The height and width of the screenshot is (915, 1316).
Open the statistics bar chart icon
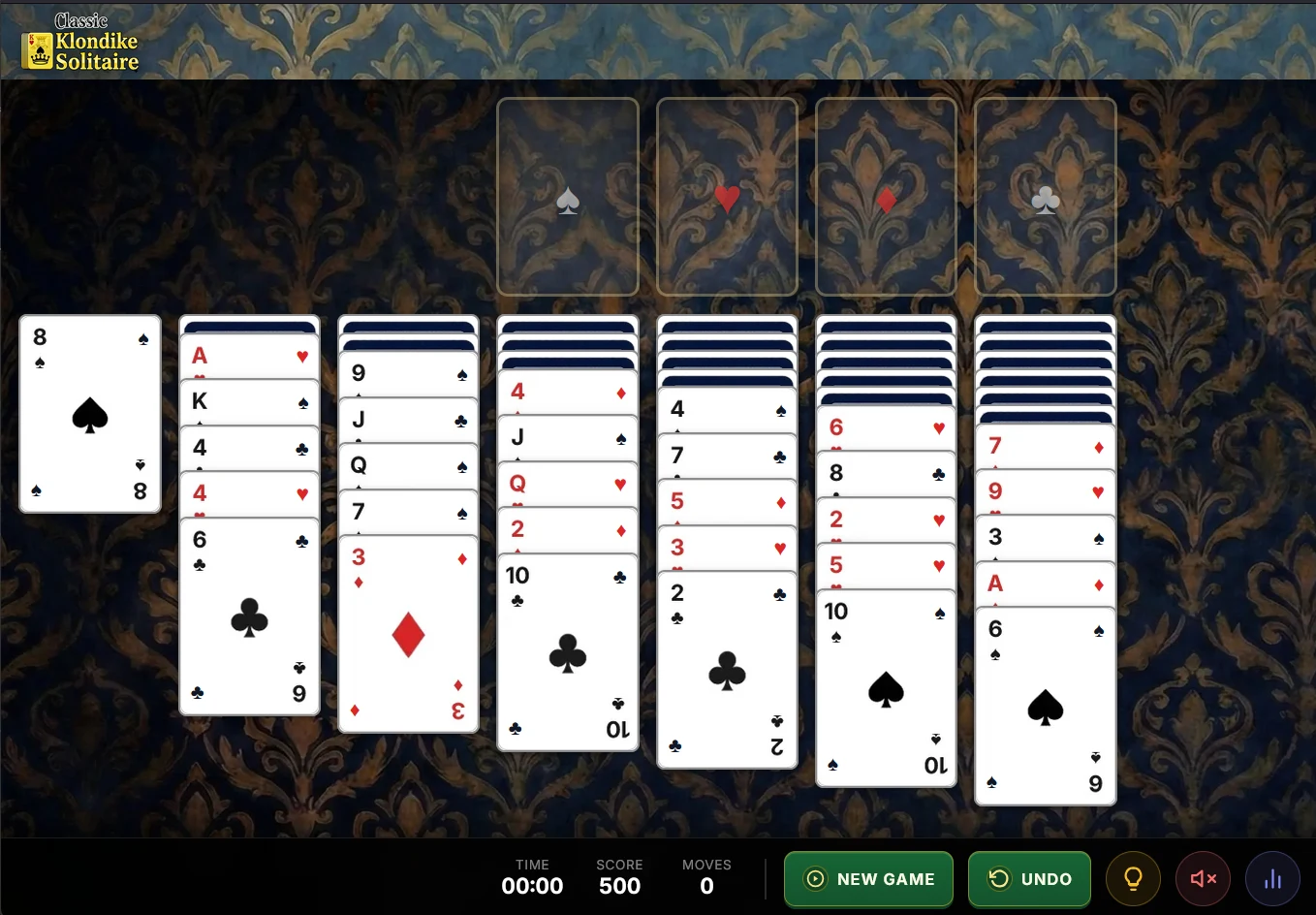coord(1272,878)
